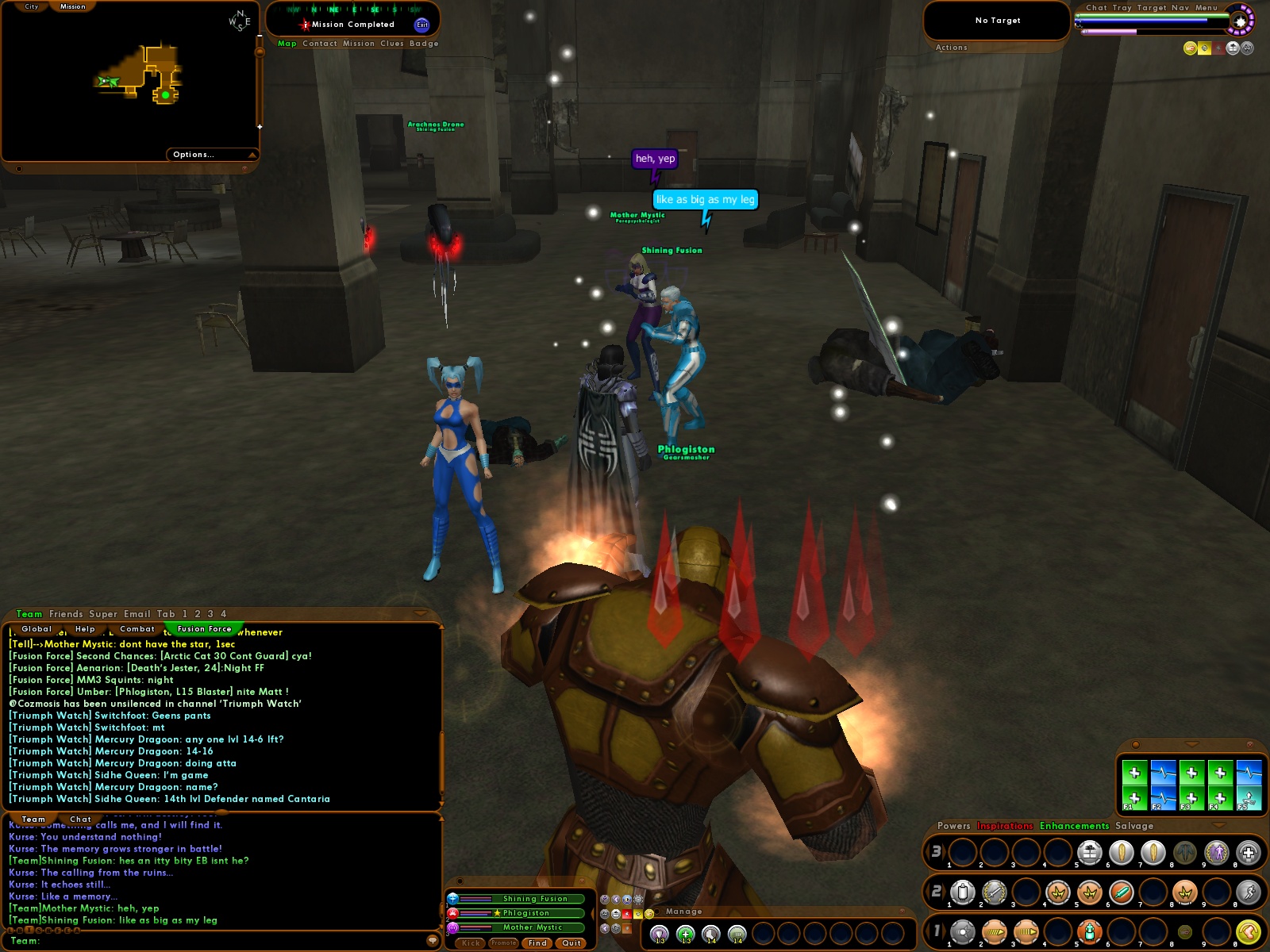Highlight the Inspirations tray tab
Viewport: 1270px width, 952px height.
(1004, 826)
